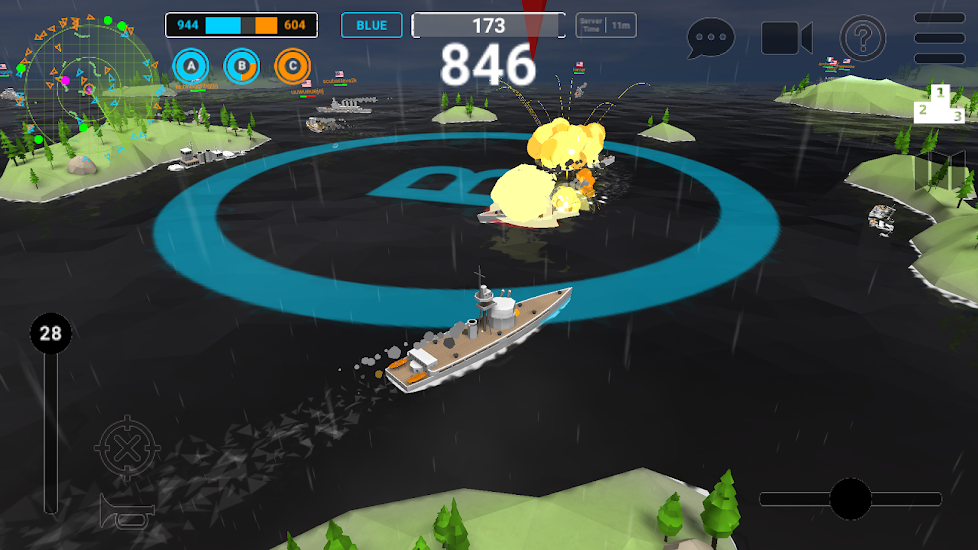
Task: Select capture point B indicator
Action: [241, 67]
